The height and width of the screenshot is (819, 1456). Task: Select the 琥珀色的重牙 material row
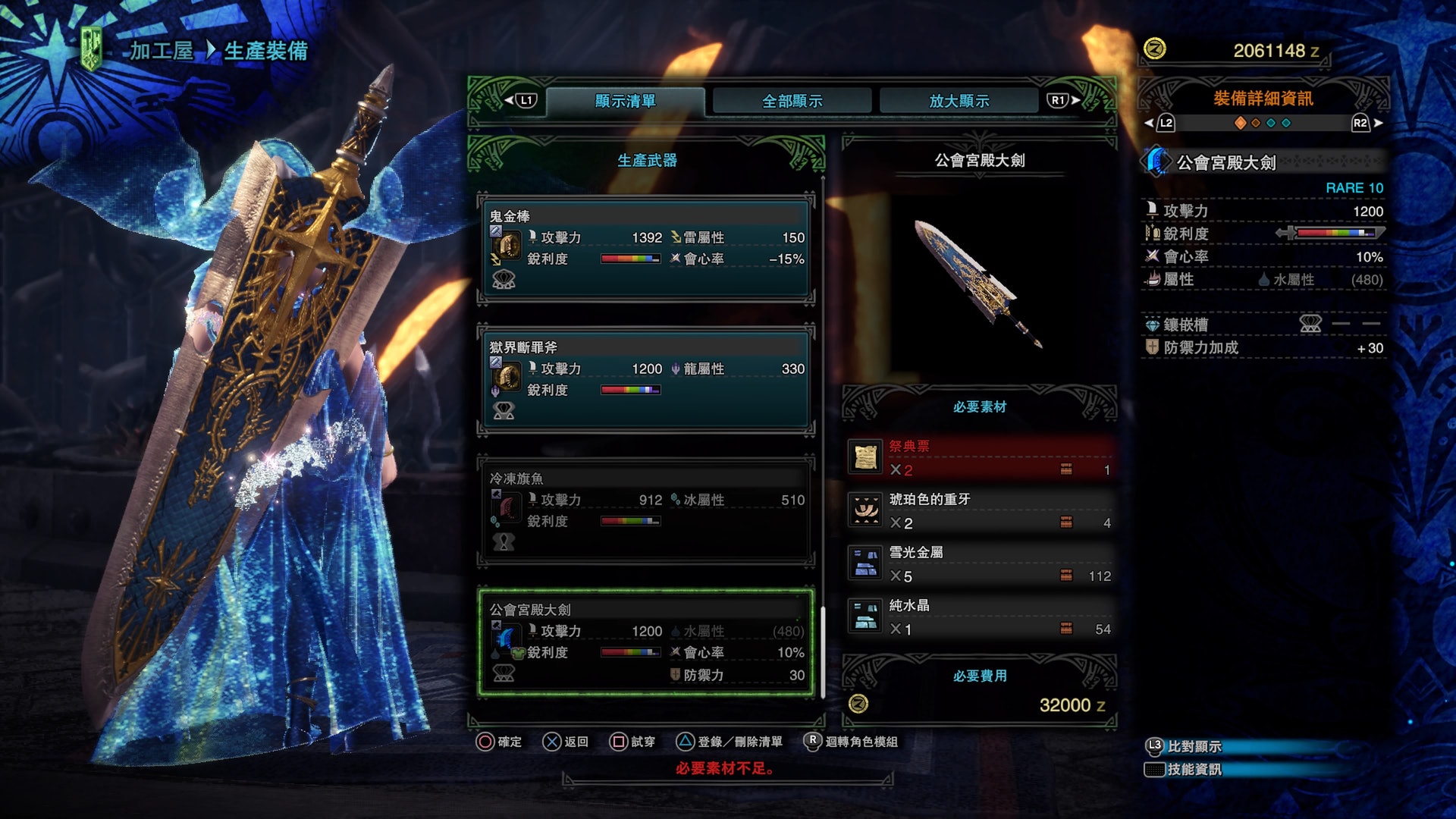(x=980, y=511)
